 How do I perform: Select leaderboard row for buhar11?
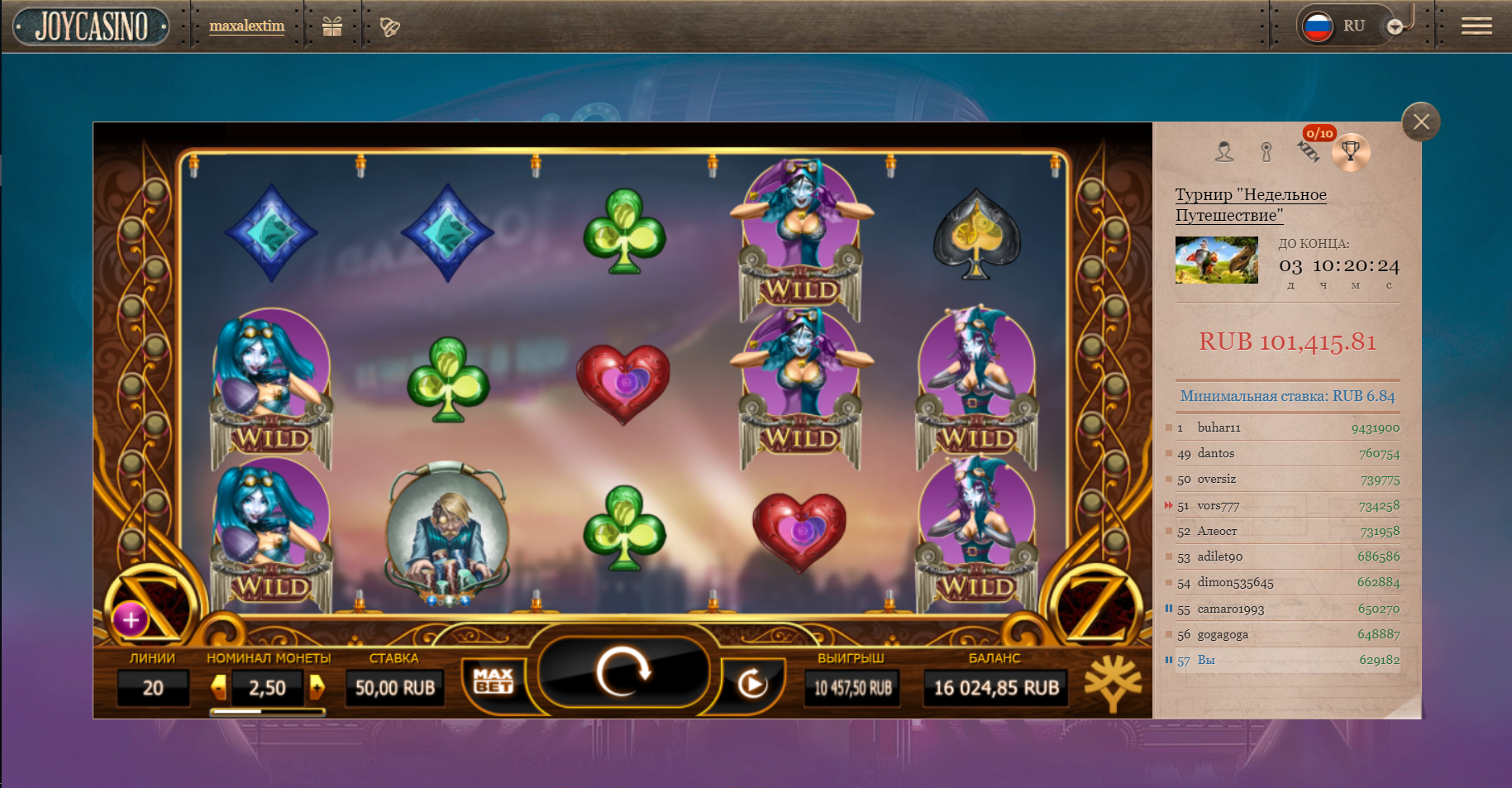[x=1286, y=427]
